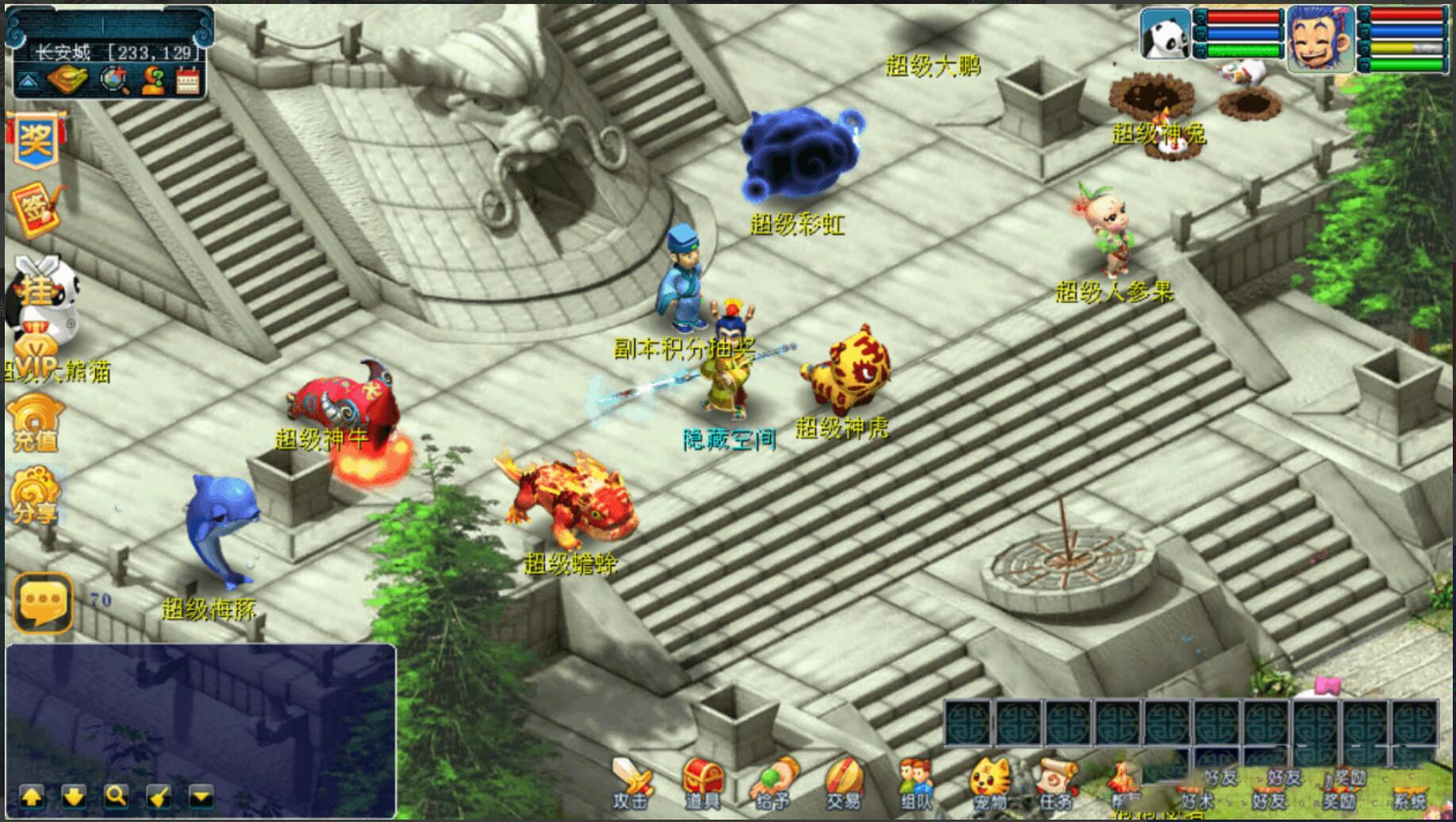This screenshot has height=822, width=1456.
Task: Open the 道具 items treasure chest
Action: point(702,782)
